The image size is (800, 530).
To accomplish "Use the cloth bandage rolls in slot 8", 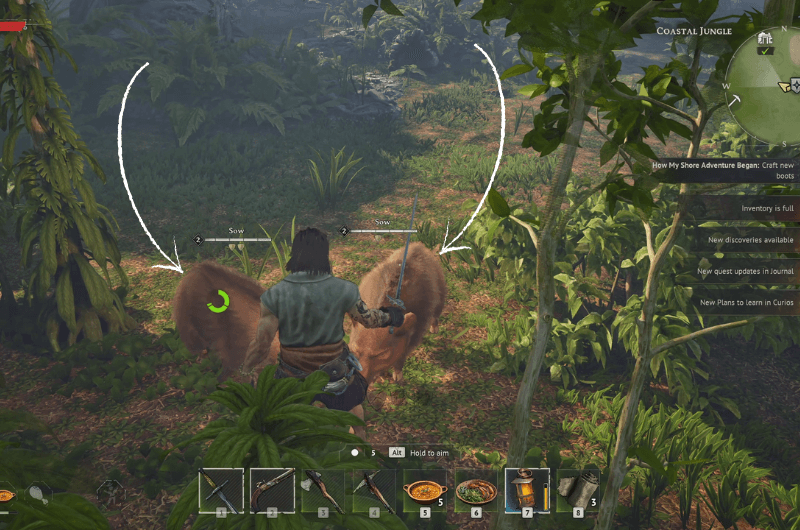I will 578,490.
